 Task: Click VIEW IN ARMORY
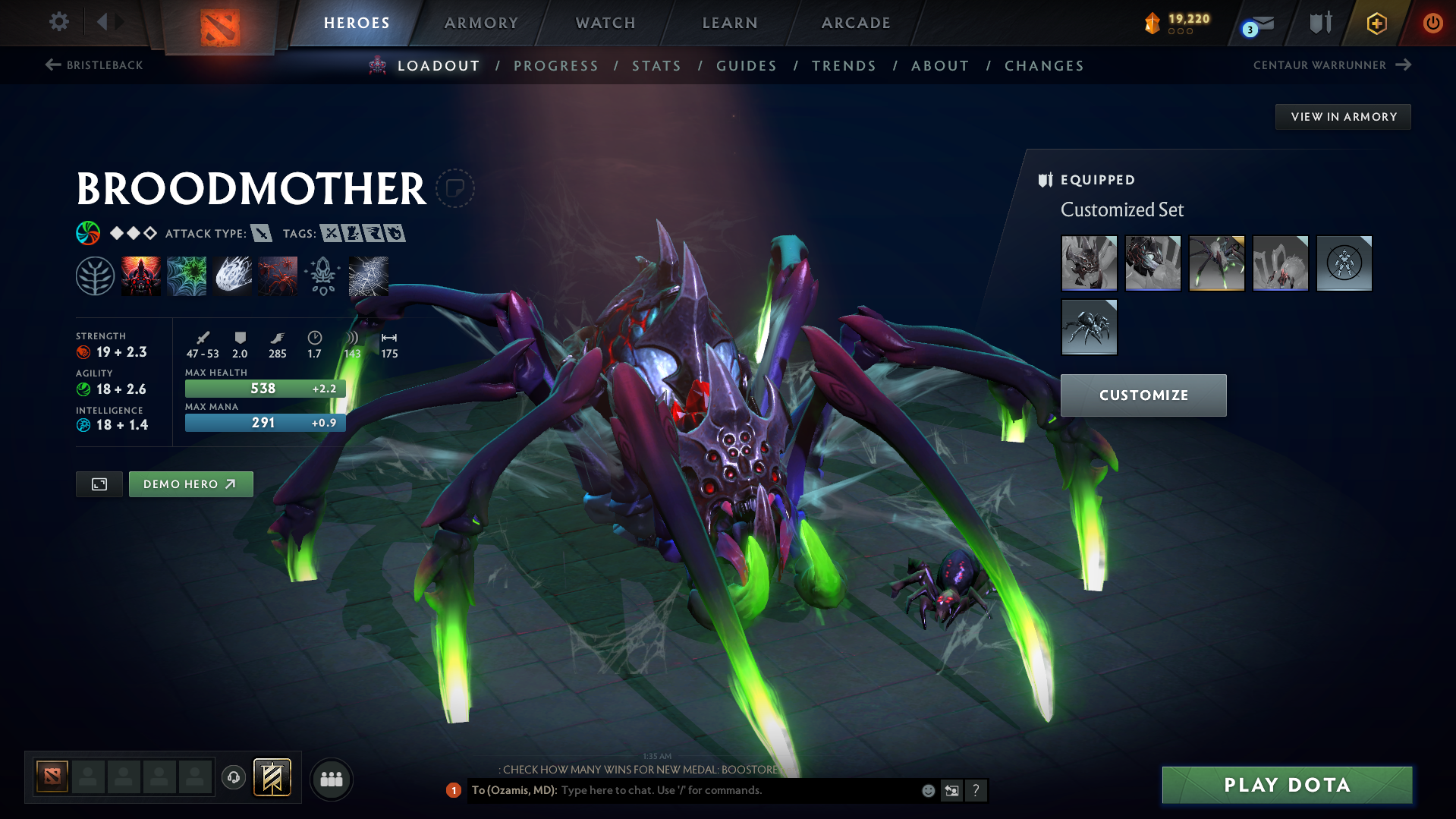1342,116
